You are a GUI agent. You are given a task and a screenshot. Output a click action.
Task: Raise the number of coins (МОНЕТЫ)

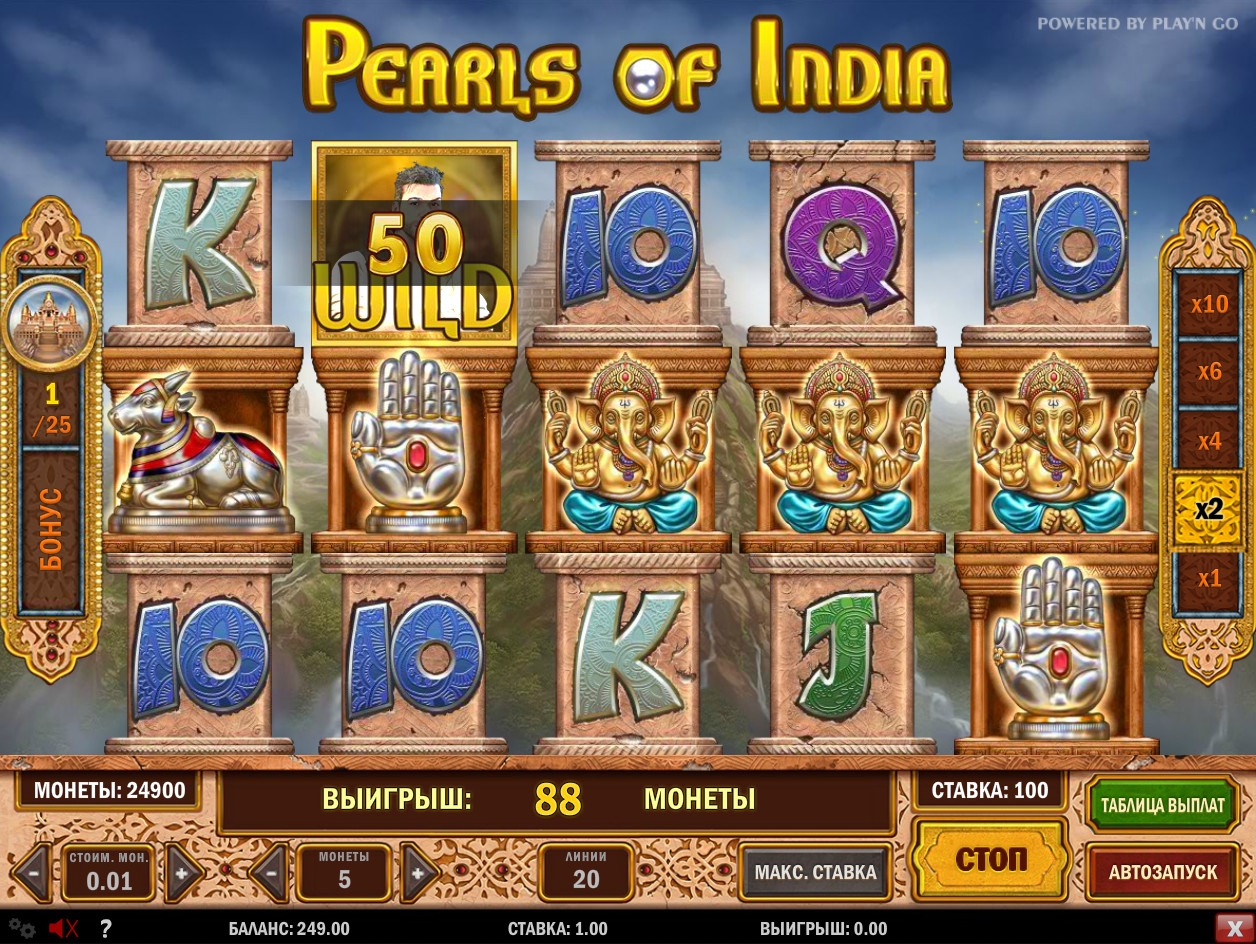point(418,872)
